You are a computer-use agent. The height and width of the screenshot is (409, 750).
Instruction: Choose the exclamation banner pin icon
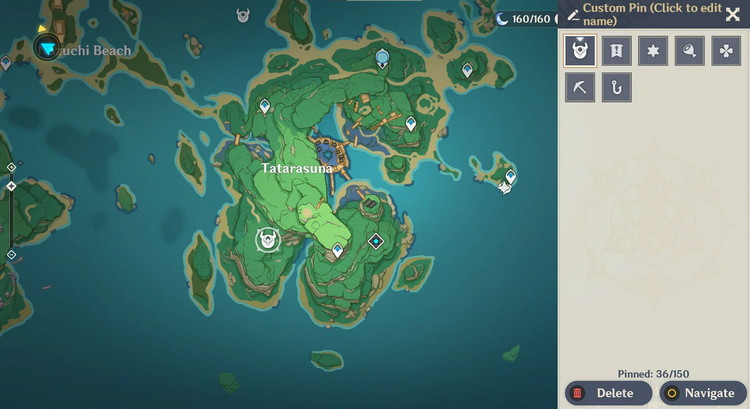click(x=616, y=50)
